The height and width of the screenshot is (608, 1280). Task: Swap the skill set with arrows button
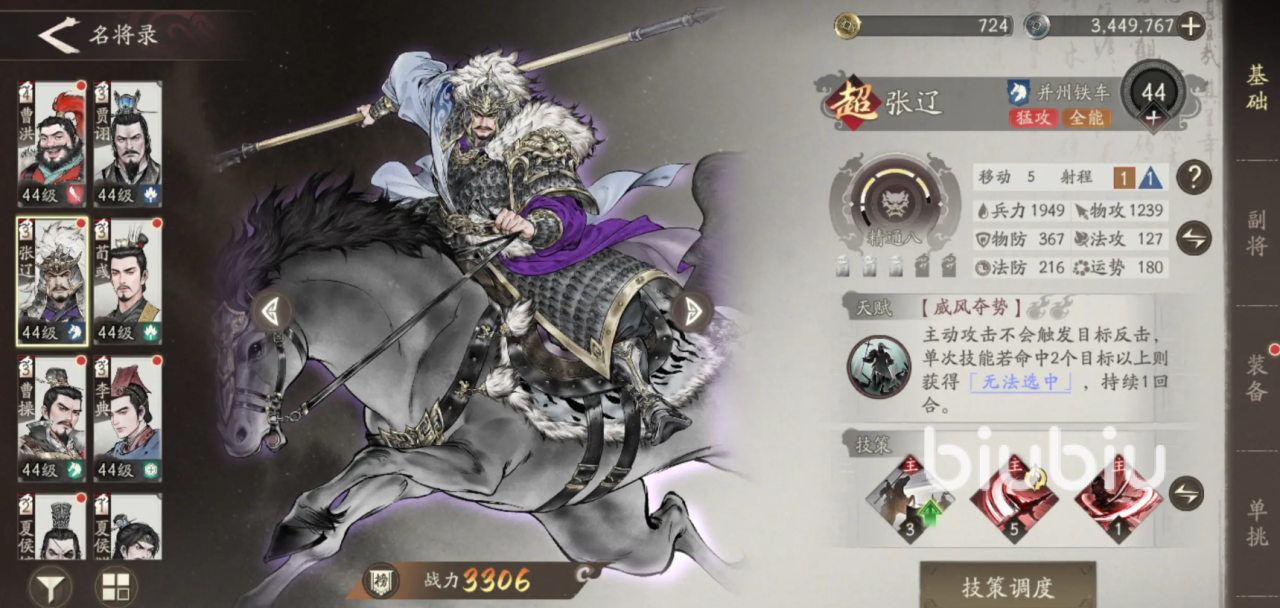point(1186,493)
